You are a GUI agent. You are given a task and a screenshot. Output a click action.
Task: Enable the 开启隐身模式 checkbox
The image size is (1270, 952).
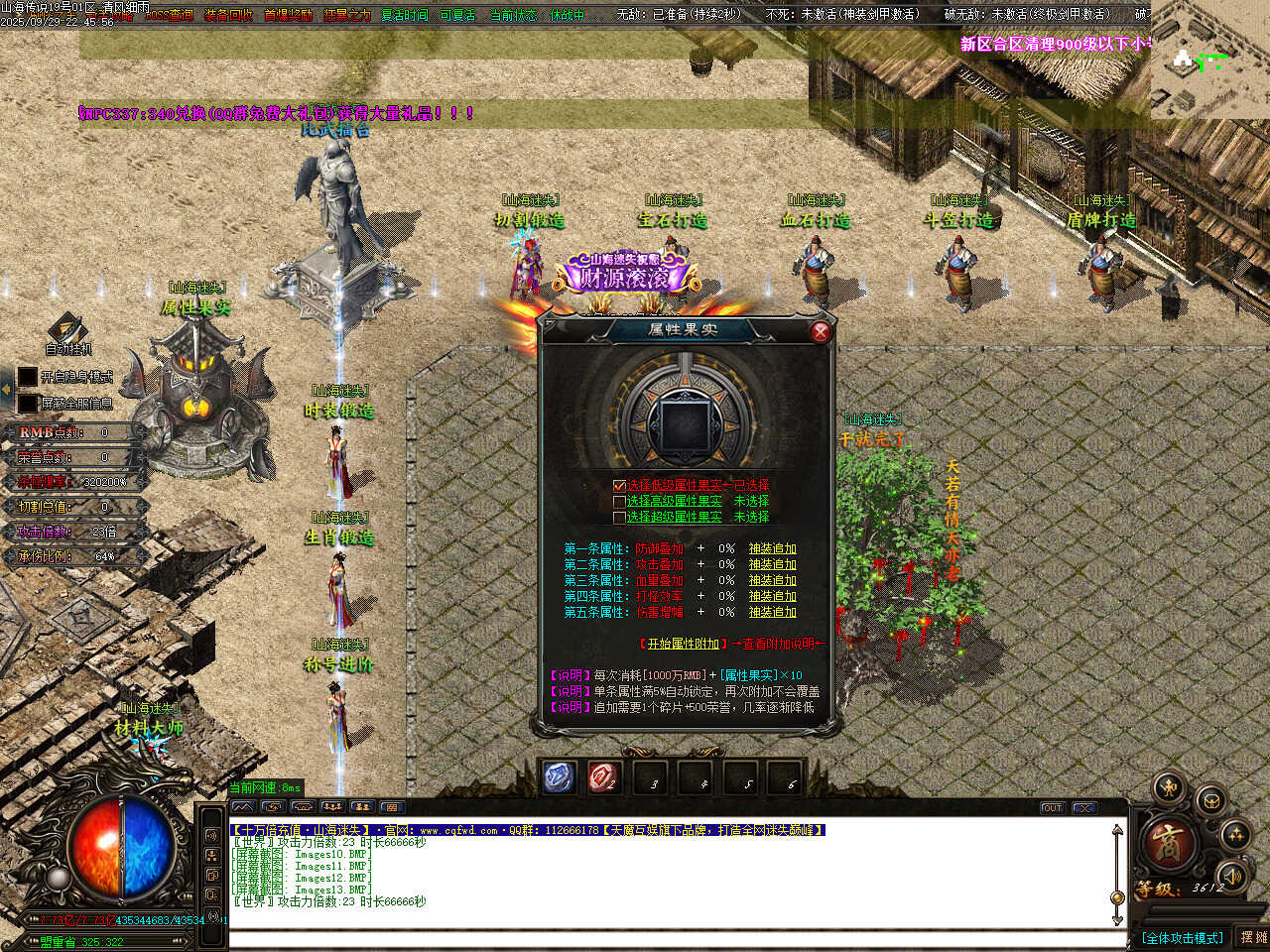pos(28,377)
